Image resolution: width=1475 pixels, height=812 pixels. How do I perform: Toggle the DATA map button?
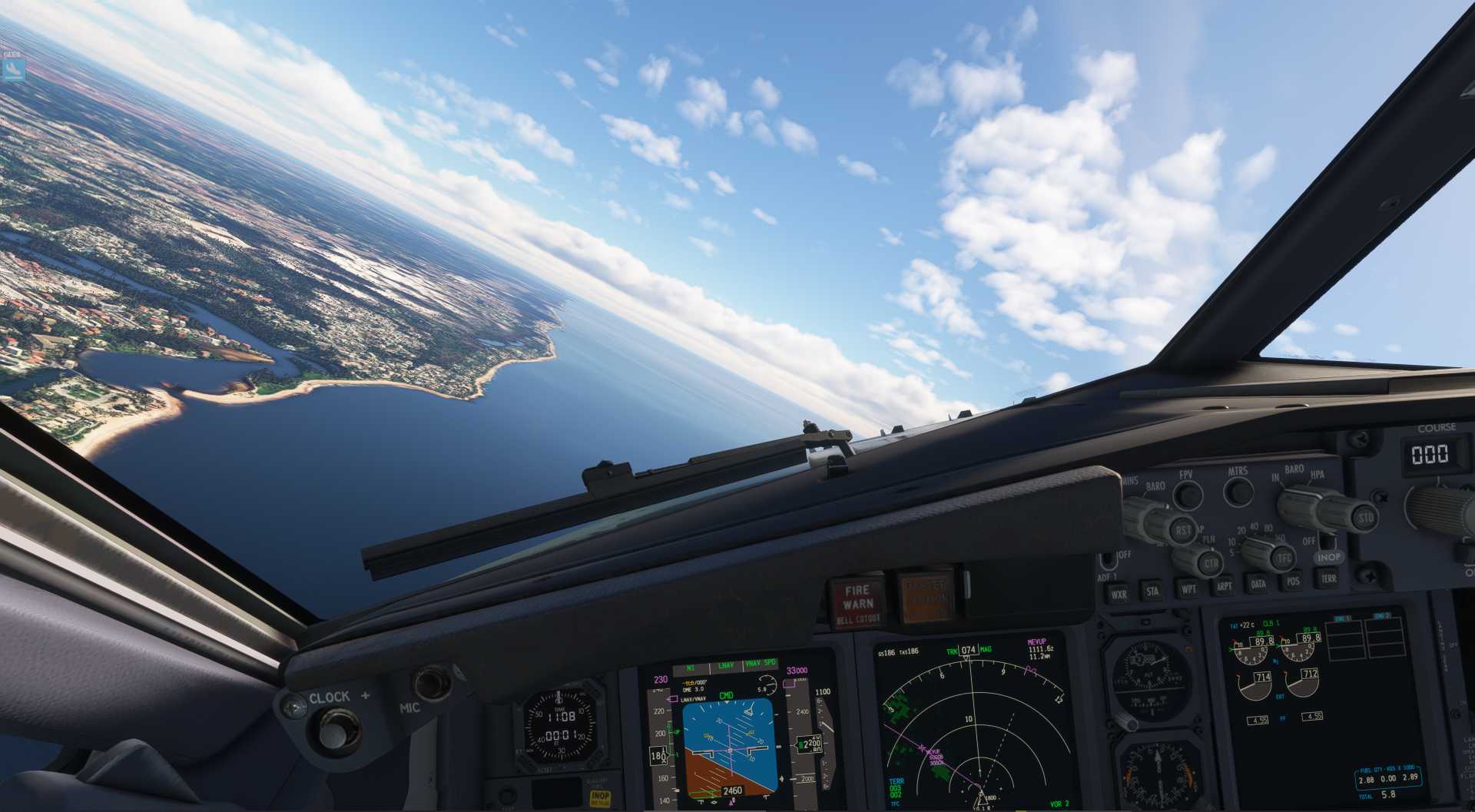(x=1258, y=584)
